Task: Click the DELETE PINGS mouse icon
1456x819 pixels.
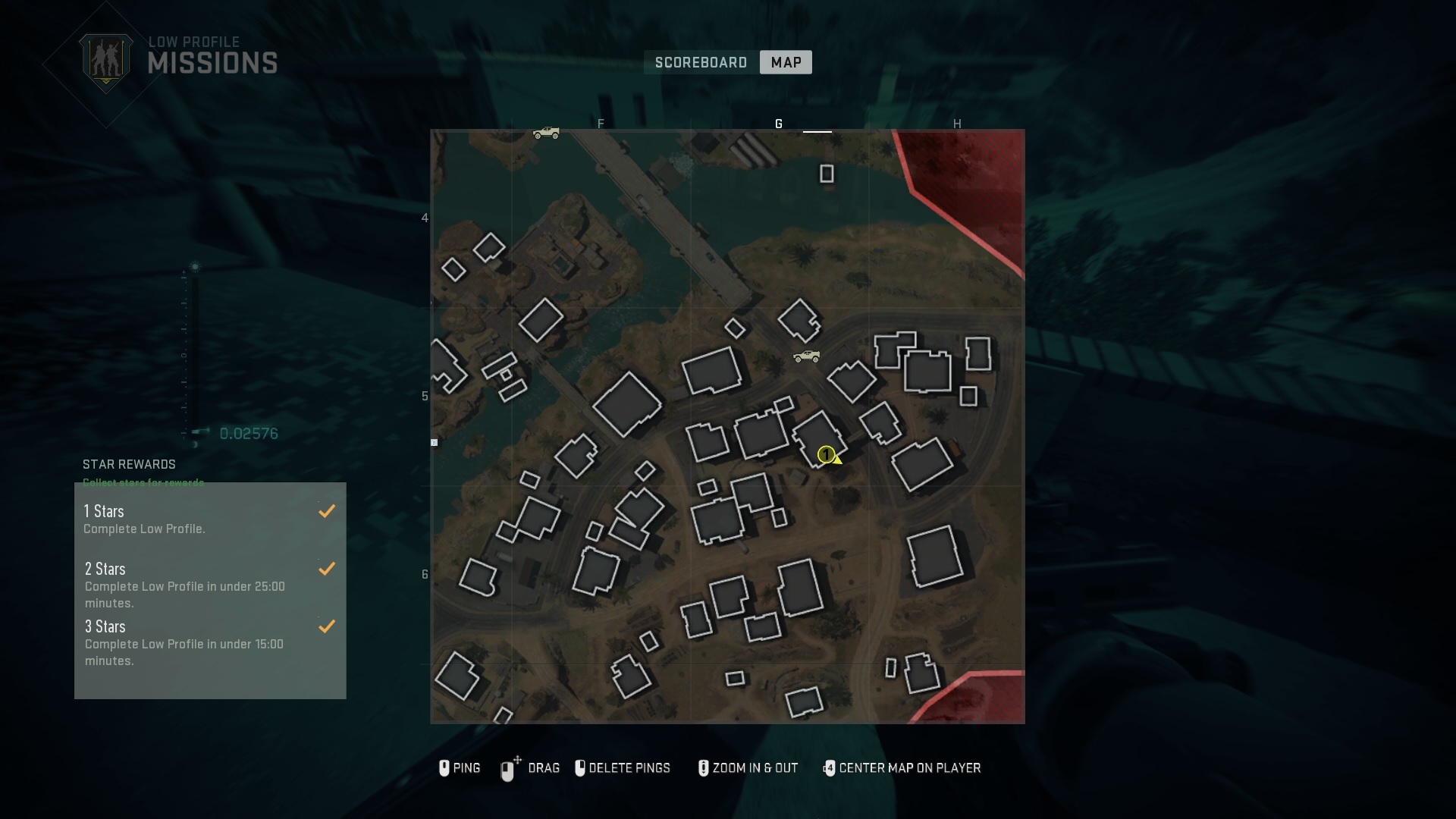Action: pyautogui.click(x=581, y=768)
